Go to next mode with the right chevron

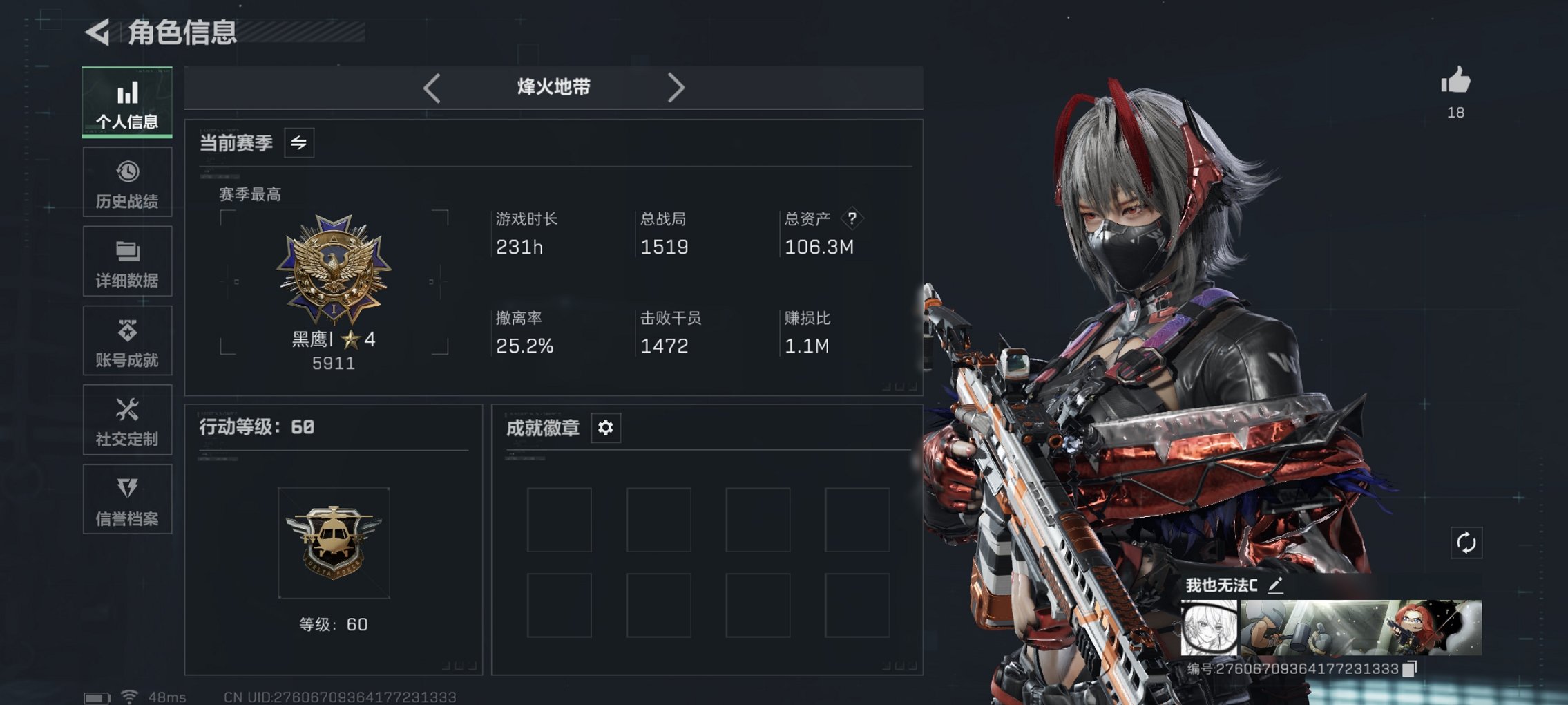(x=677, y=87)
